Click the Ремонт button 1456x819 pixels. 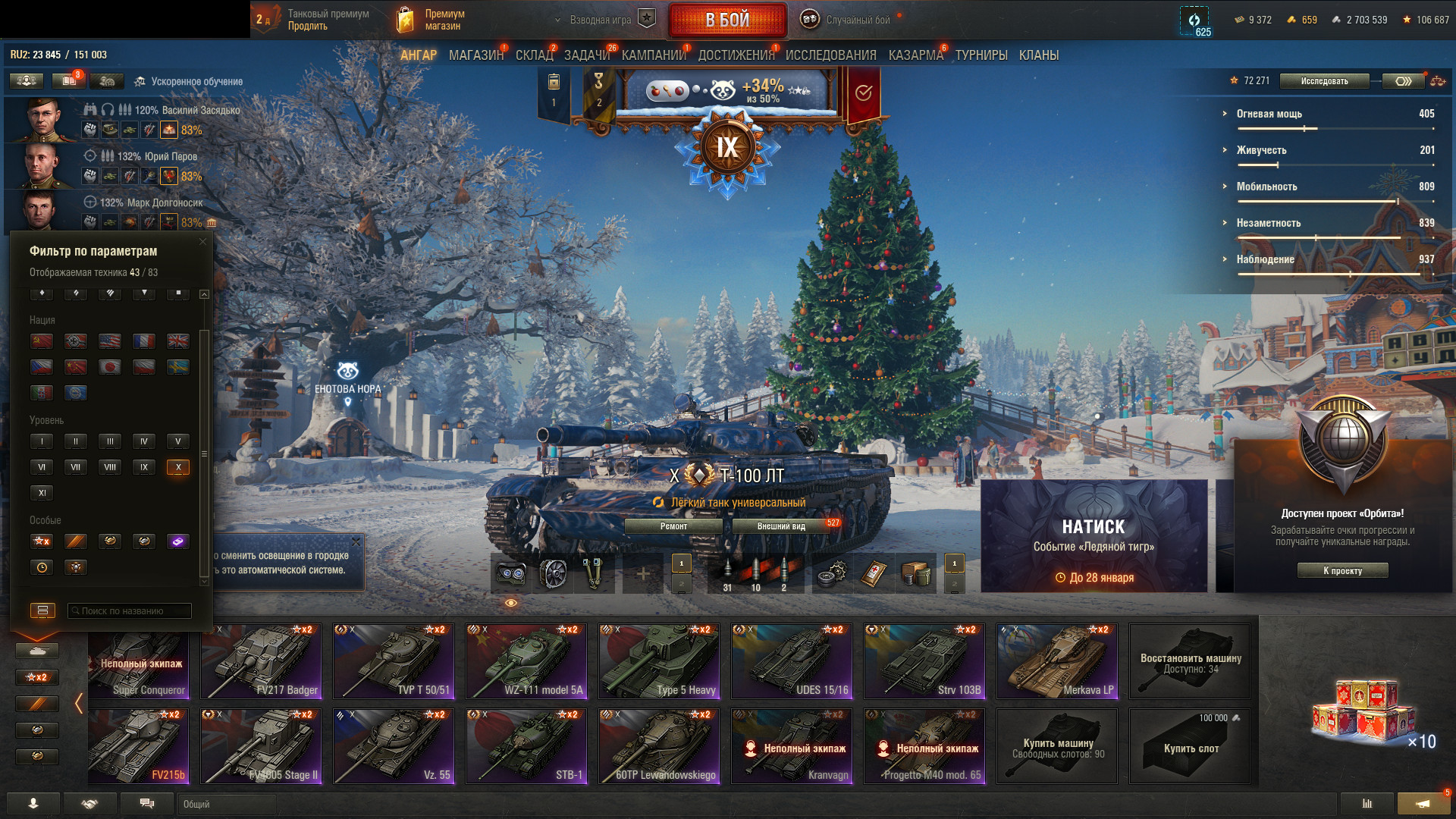pyautogui.click(x=673, y=526)
